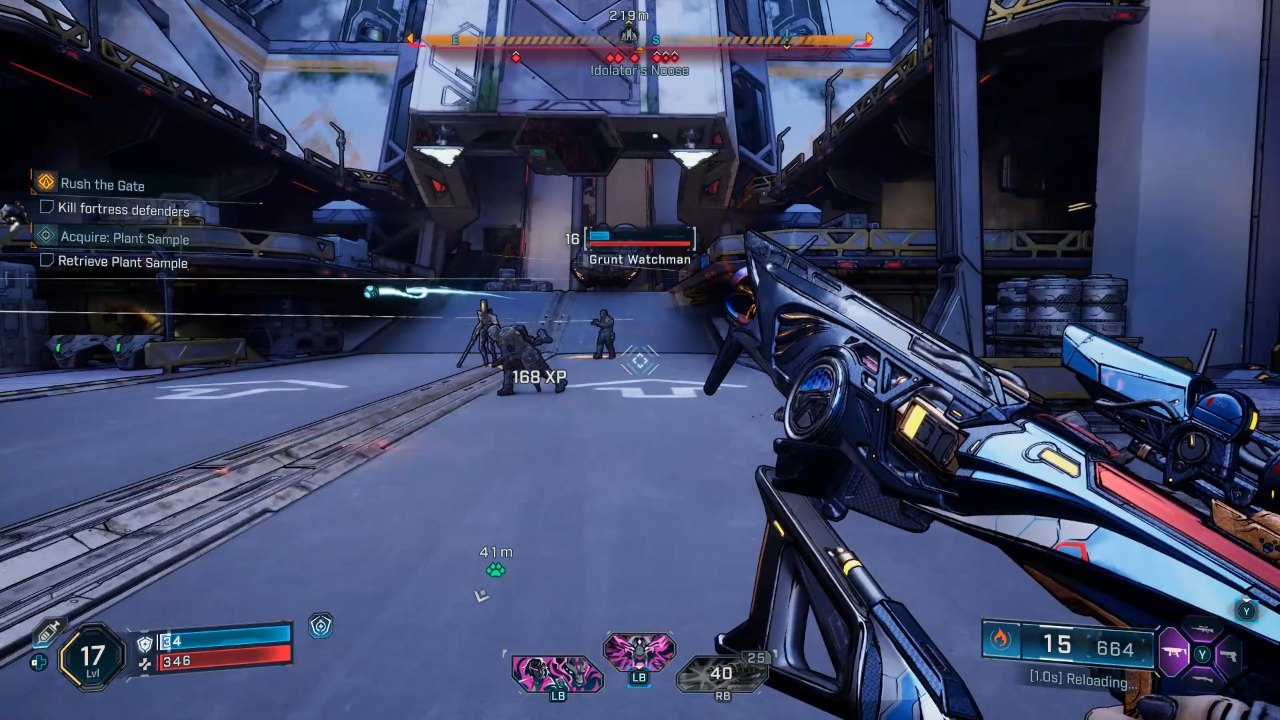This screenshot has height=720, width=1280.
Task: Click the level 17 character badge
Action: pyautogui.click(x=92, y=657)
